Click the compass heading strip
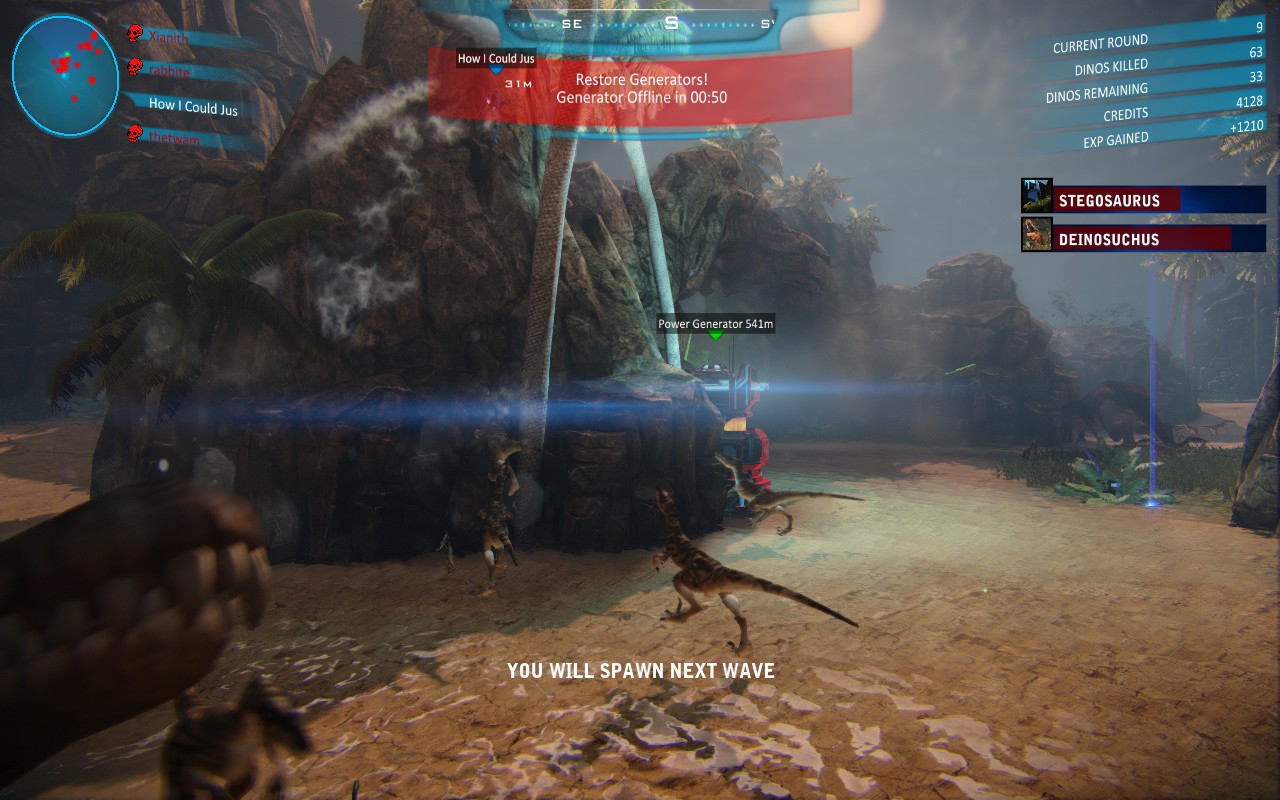Screen dimensions: 1280x800 point(668,23)
